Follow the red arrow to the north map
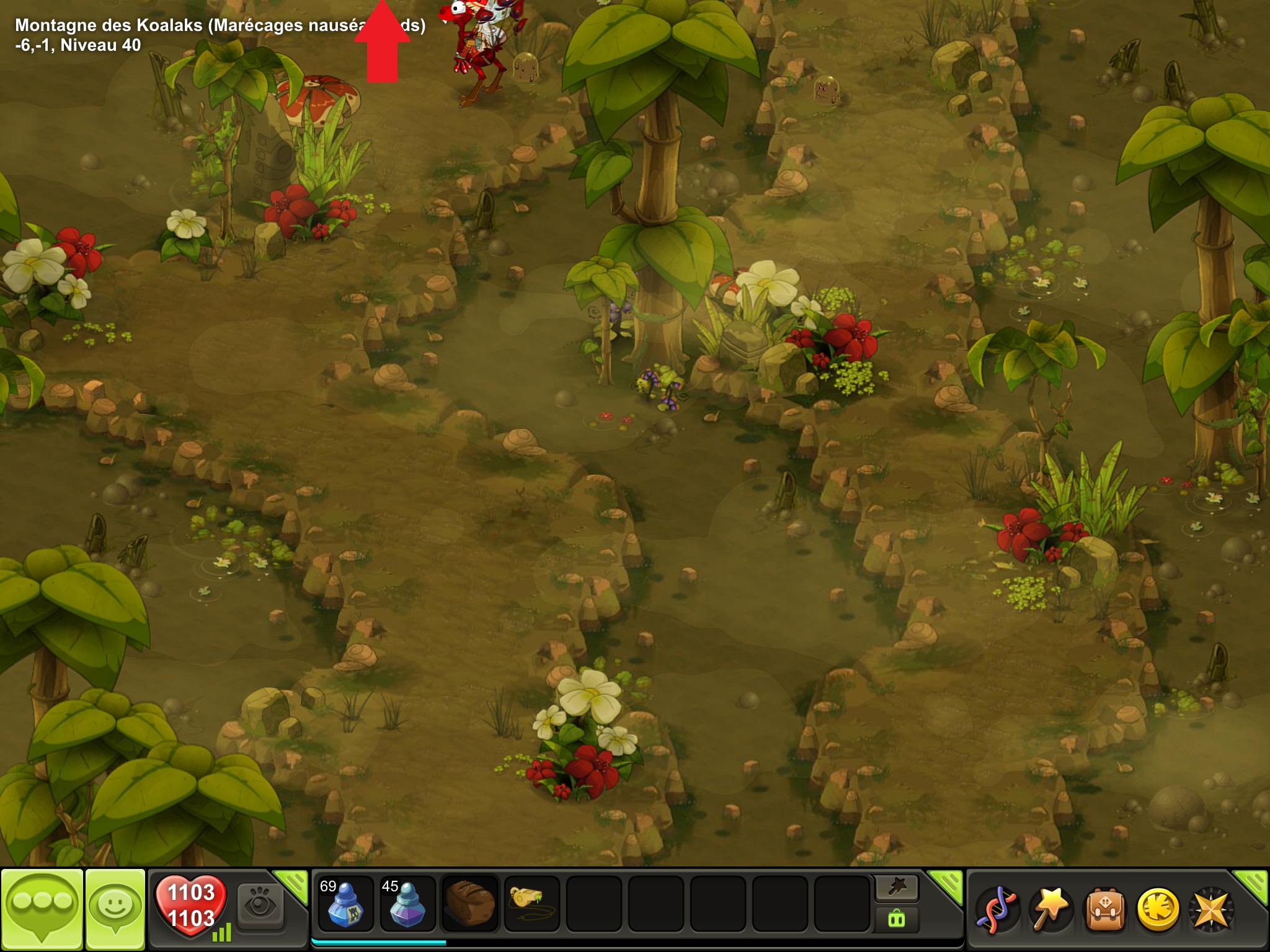1270x952 pixels. [x=382, y=43]
